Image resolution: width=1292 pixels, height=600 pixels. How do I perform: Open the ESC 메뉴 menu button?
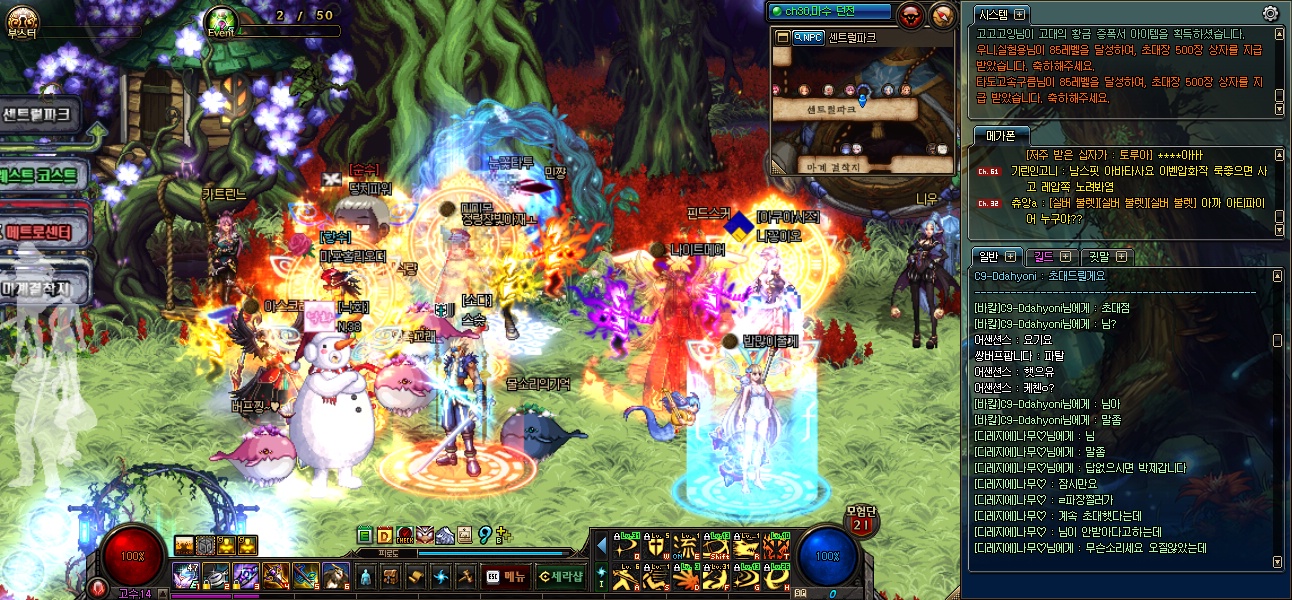pos(505,575)
